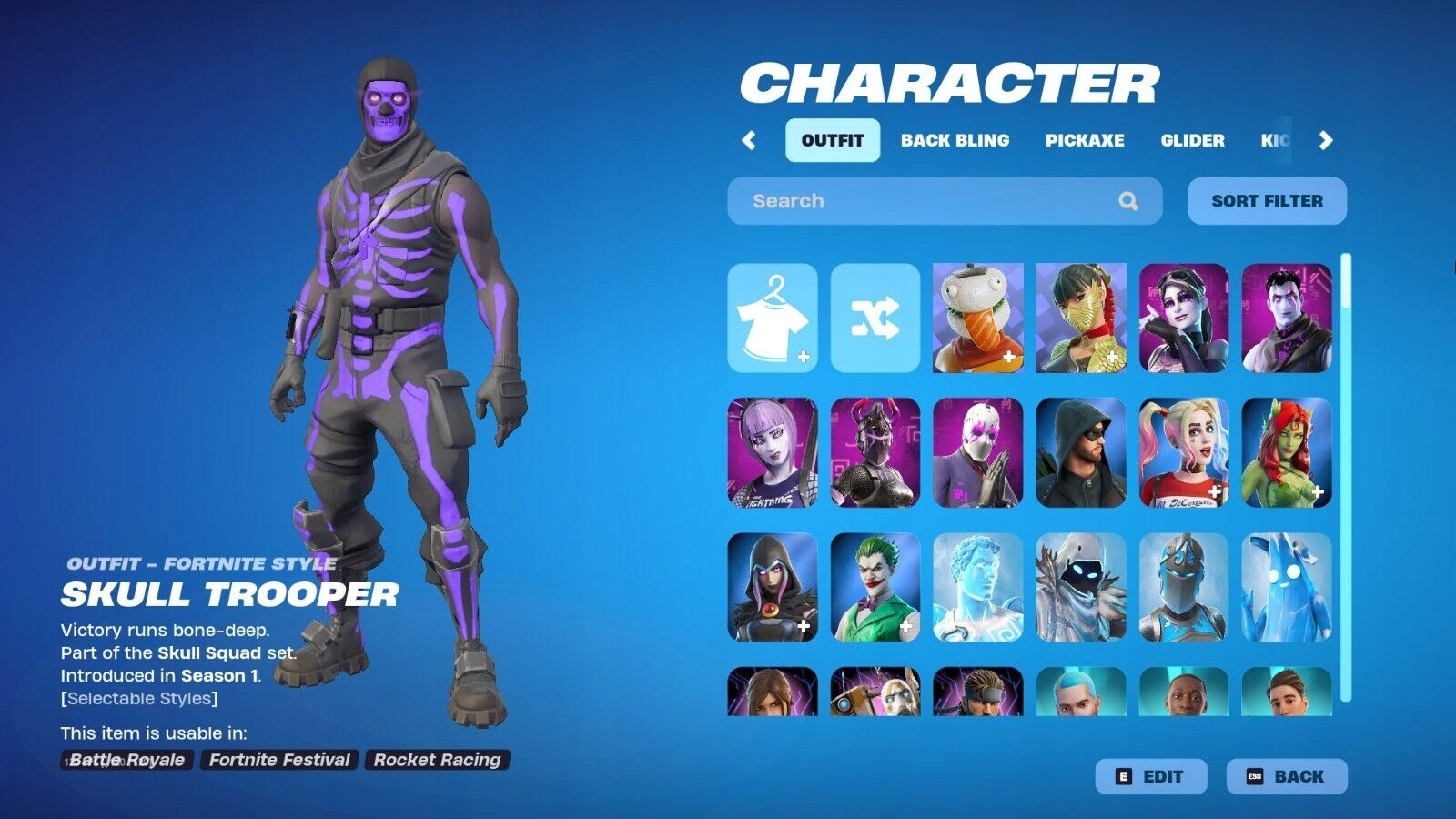Switch to the GLIDER tab

pos(1194,140)
